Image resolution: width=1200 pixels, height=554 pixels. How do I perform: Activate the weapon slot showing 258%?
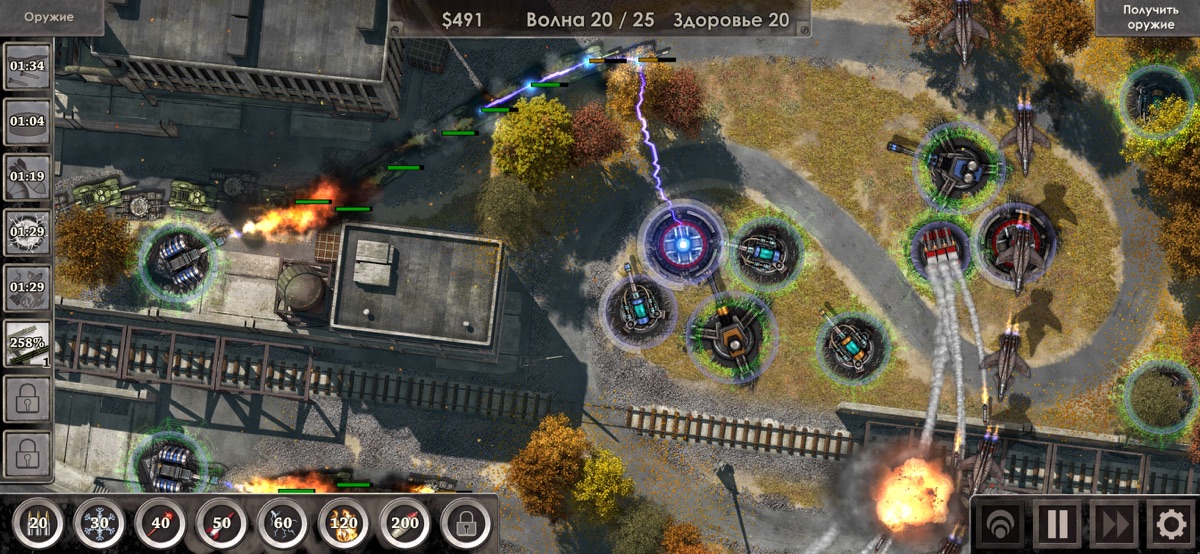pyautogui.click(x=27, y=343)
